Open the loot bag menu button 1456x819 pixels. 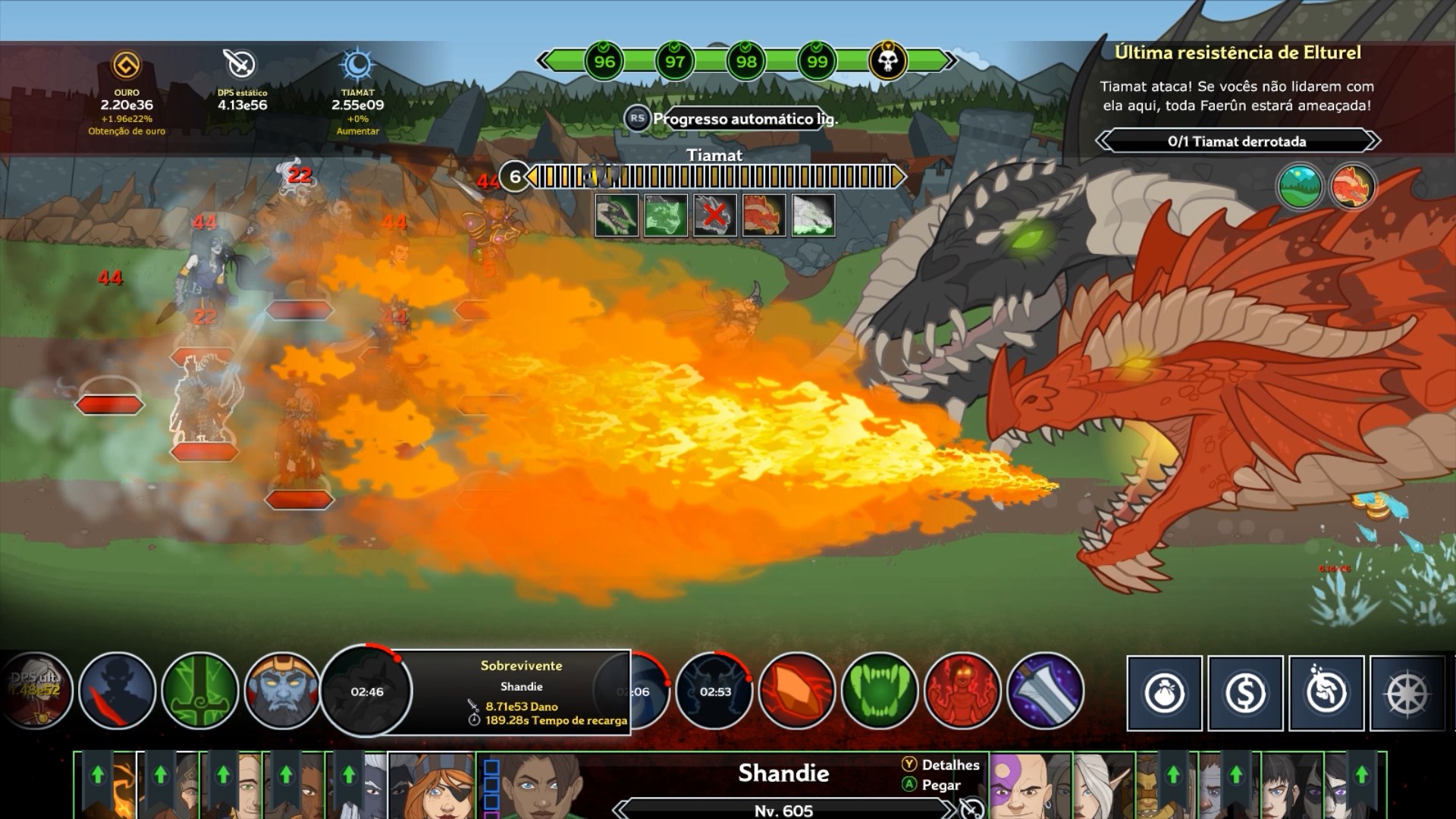1165,693
